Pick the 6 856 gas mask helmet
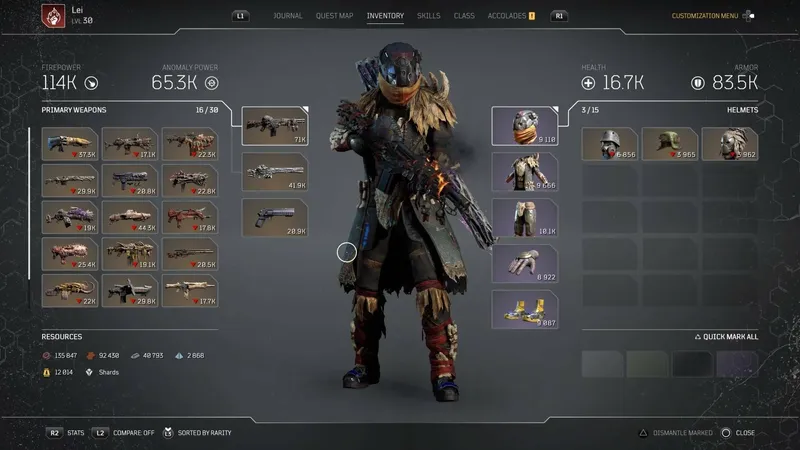800x450 pixels. point(609,144)
